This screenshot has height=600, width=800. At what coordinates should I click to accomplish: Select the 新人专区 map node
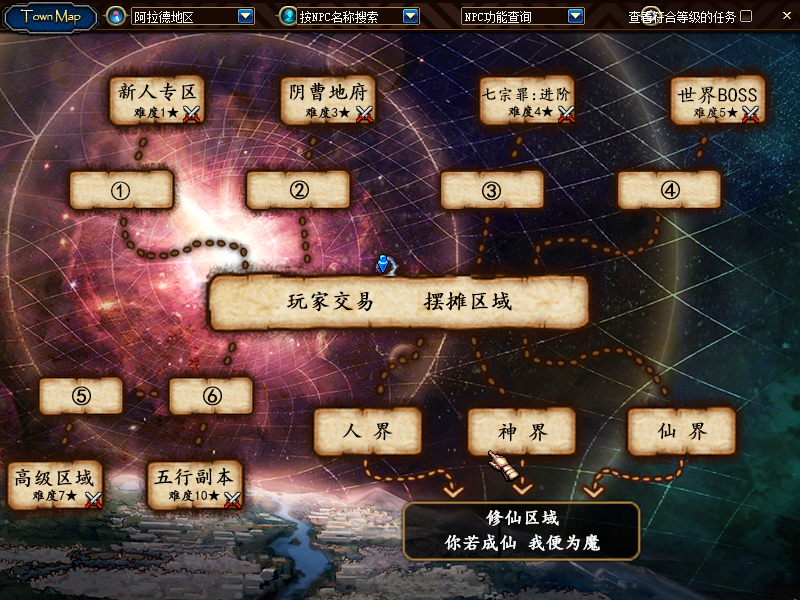tap(157, 101)
